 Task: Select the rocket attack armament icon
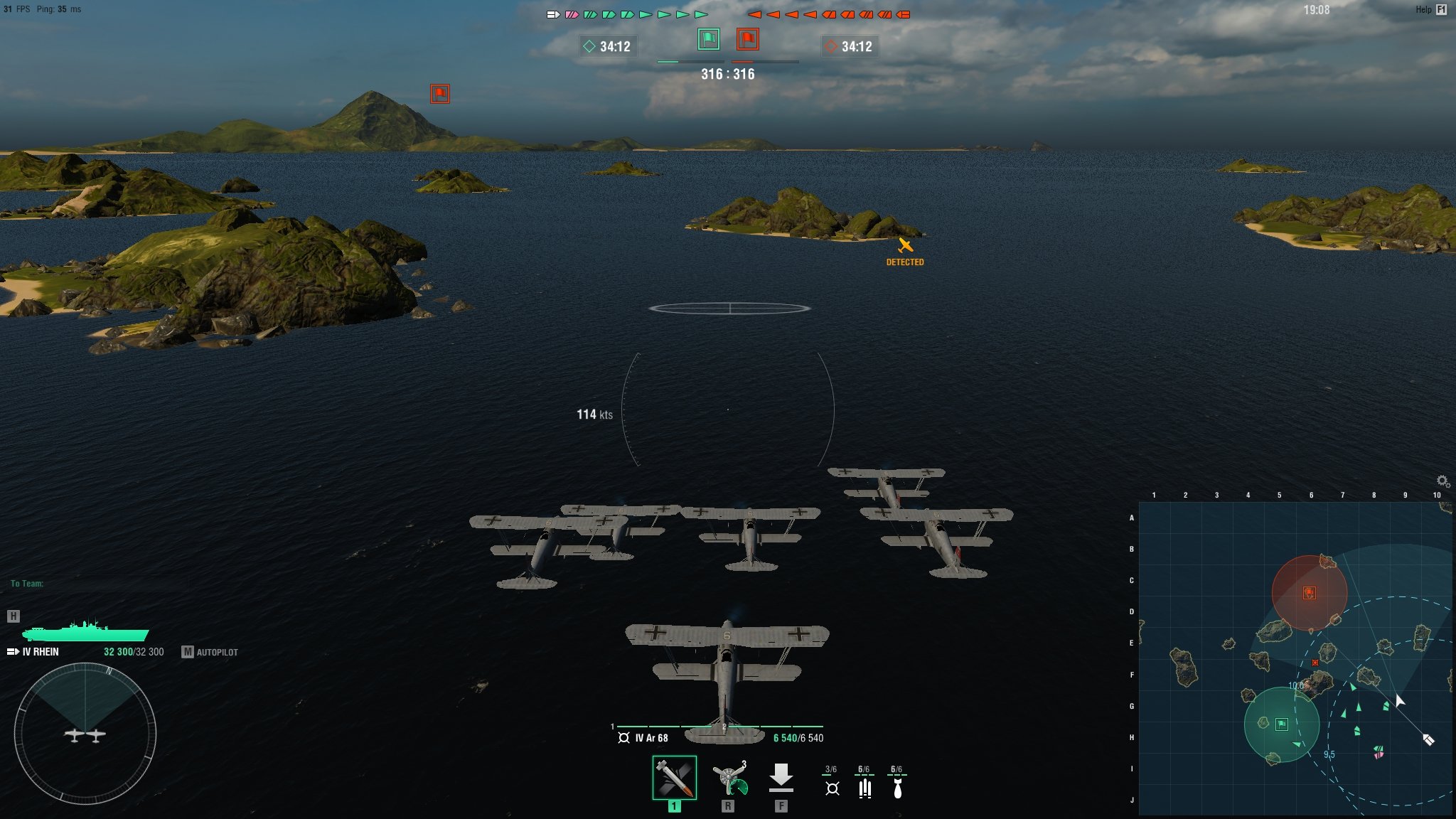674,778
